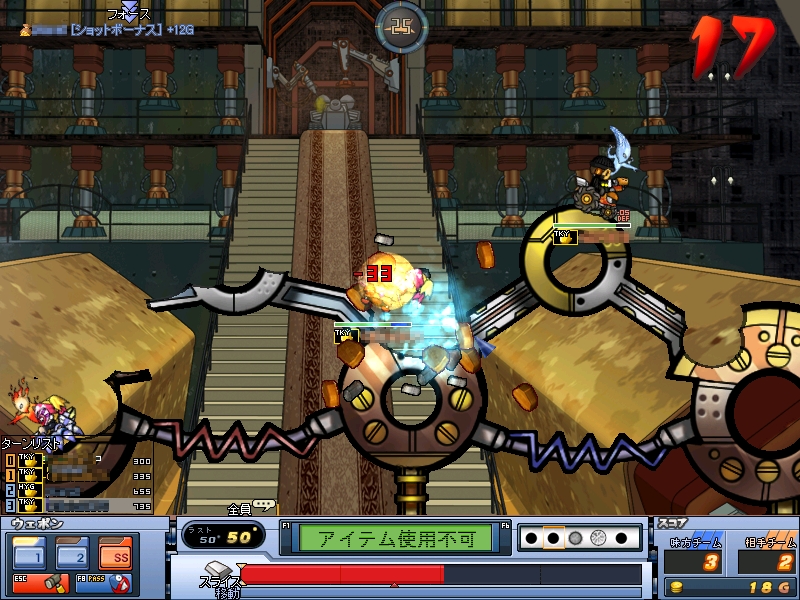Image resolution: width=800 pixels, height=600 pixels.
Task: Set power on the red shot gauge
Action: (440, 574)
